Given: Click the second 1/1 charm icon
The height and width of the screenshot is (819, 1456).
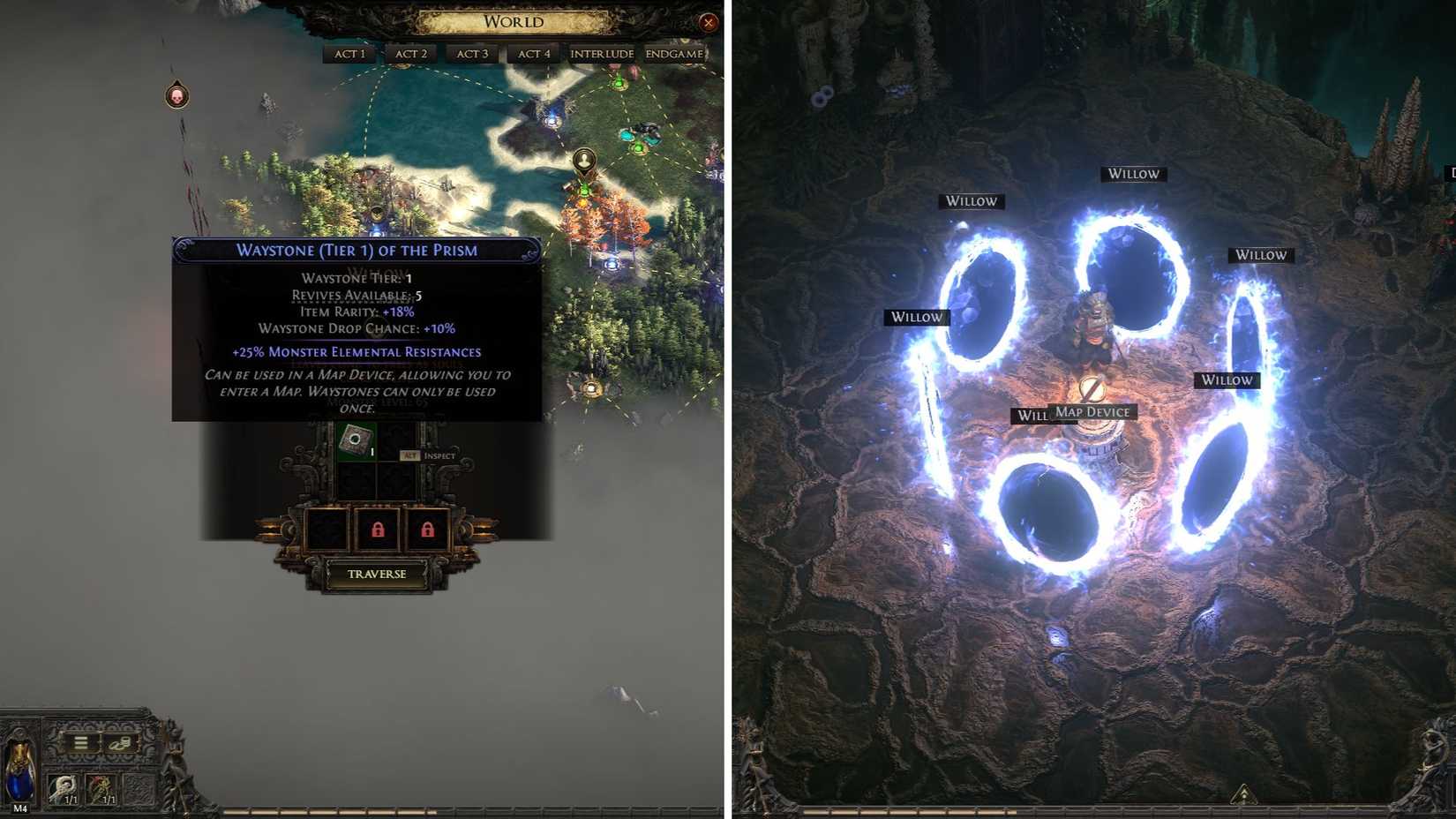Looking at the screenshot, I should (x=101, y=790).
